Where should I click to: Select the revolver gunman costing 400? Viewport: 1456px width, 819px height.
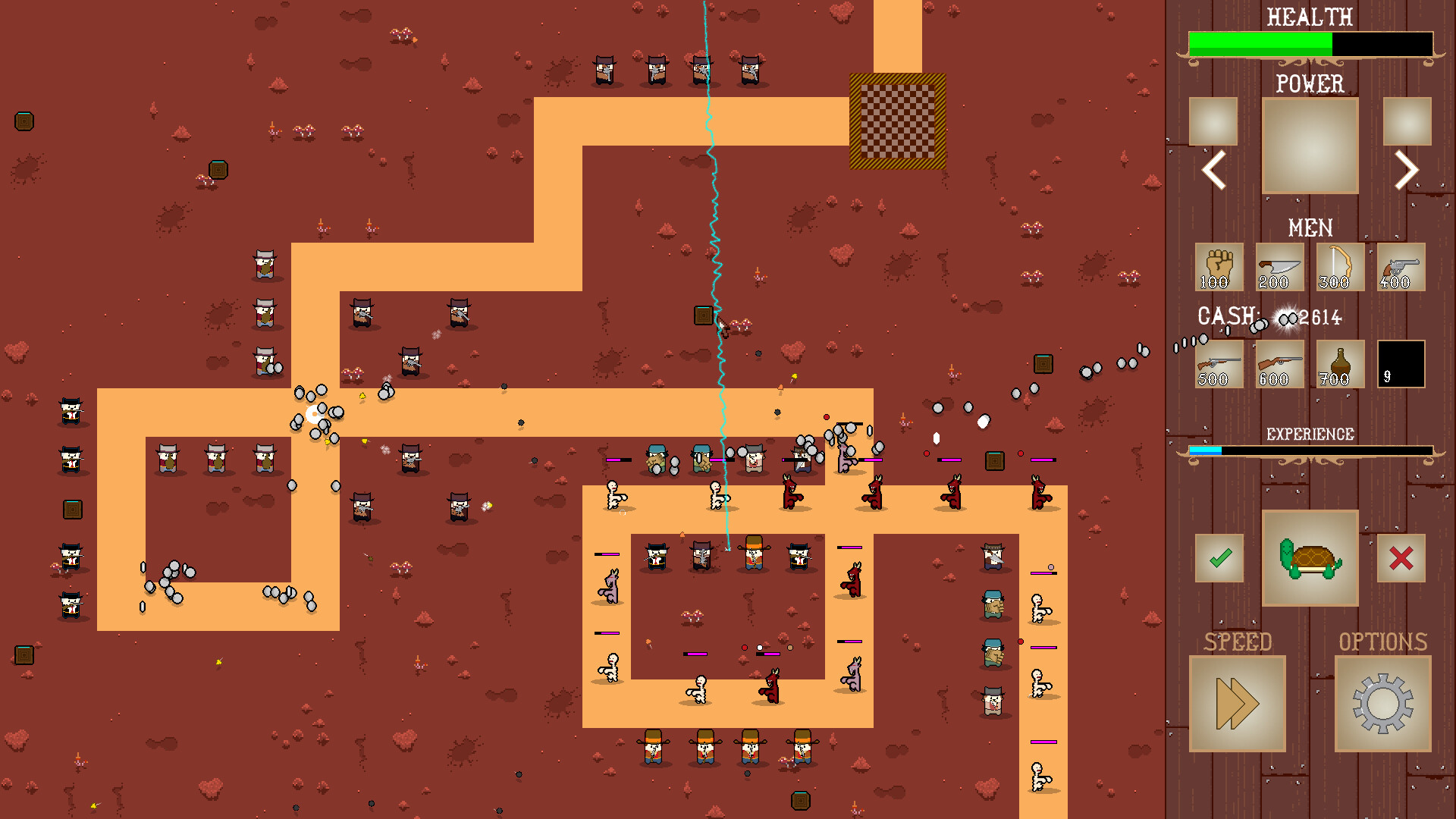tap(1399, 268)
